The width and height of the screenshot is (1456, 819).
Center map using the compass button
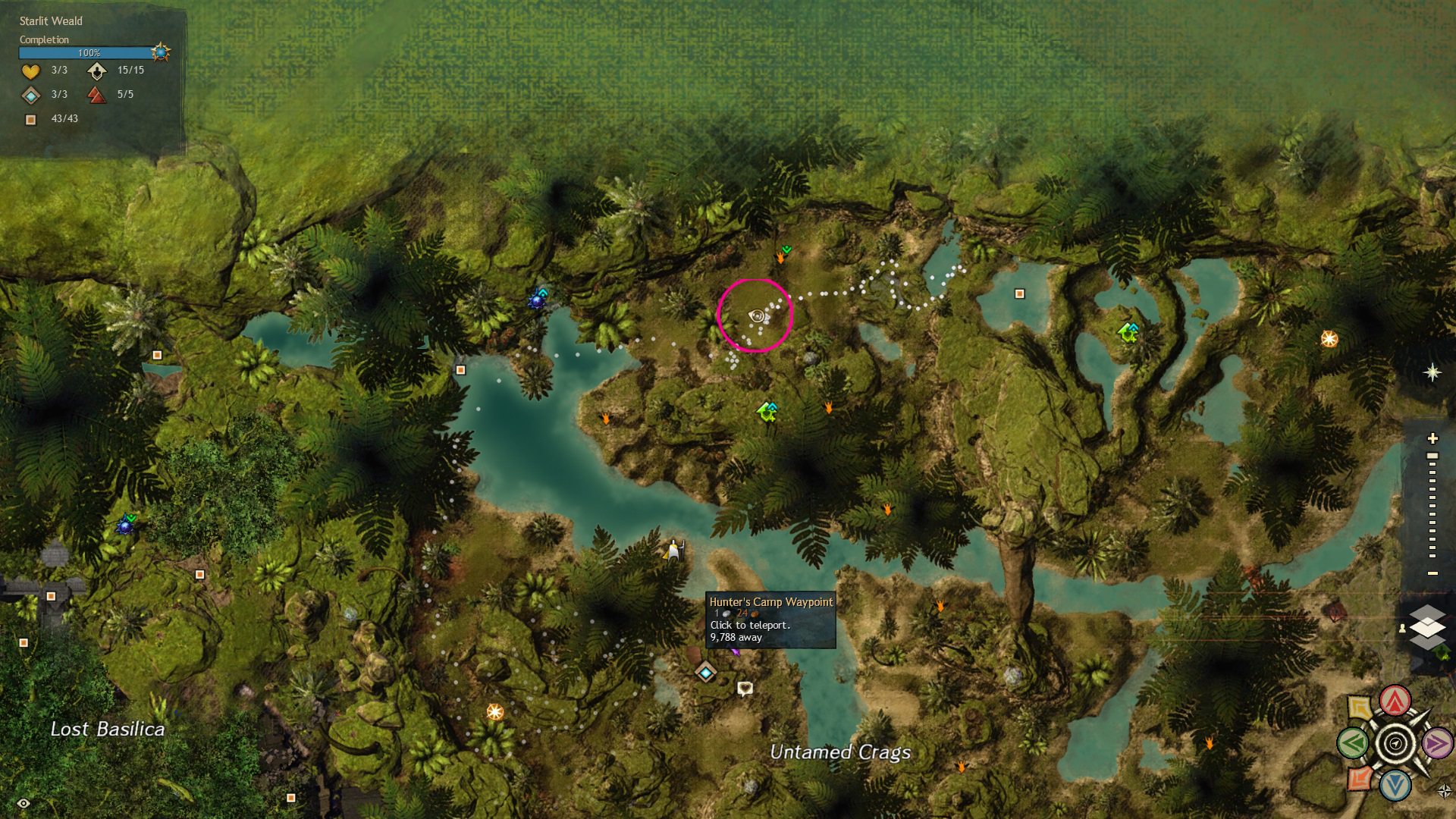coord(1395,743)
